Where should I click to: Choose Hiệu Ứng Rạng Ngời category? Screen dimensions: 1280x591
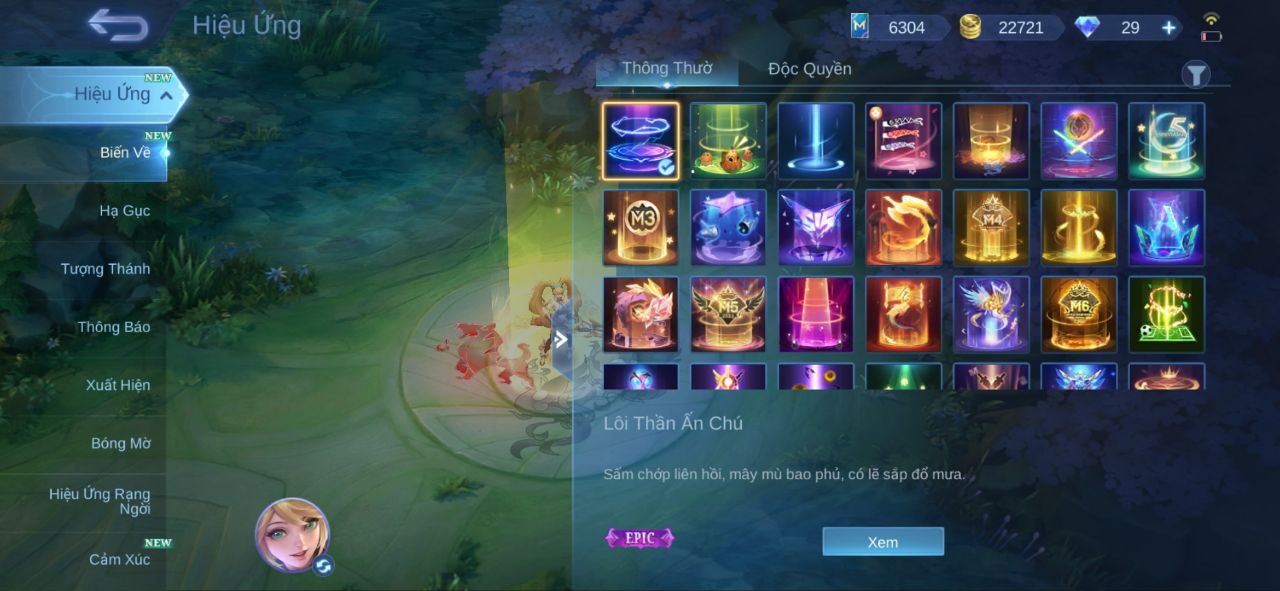coord(100,501)
